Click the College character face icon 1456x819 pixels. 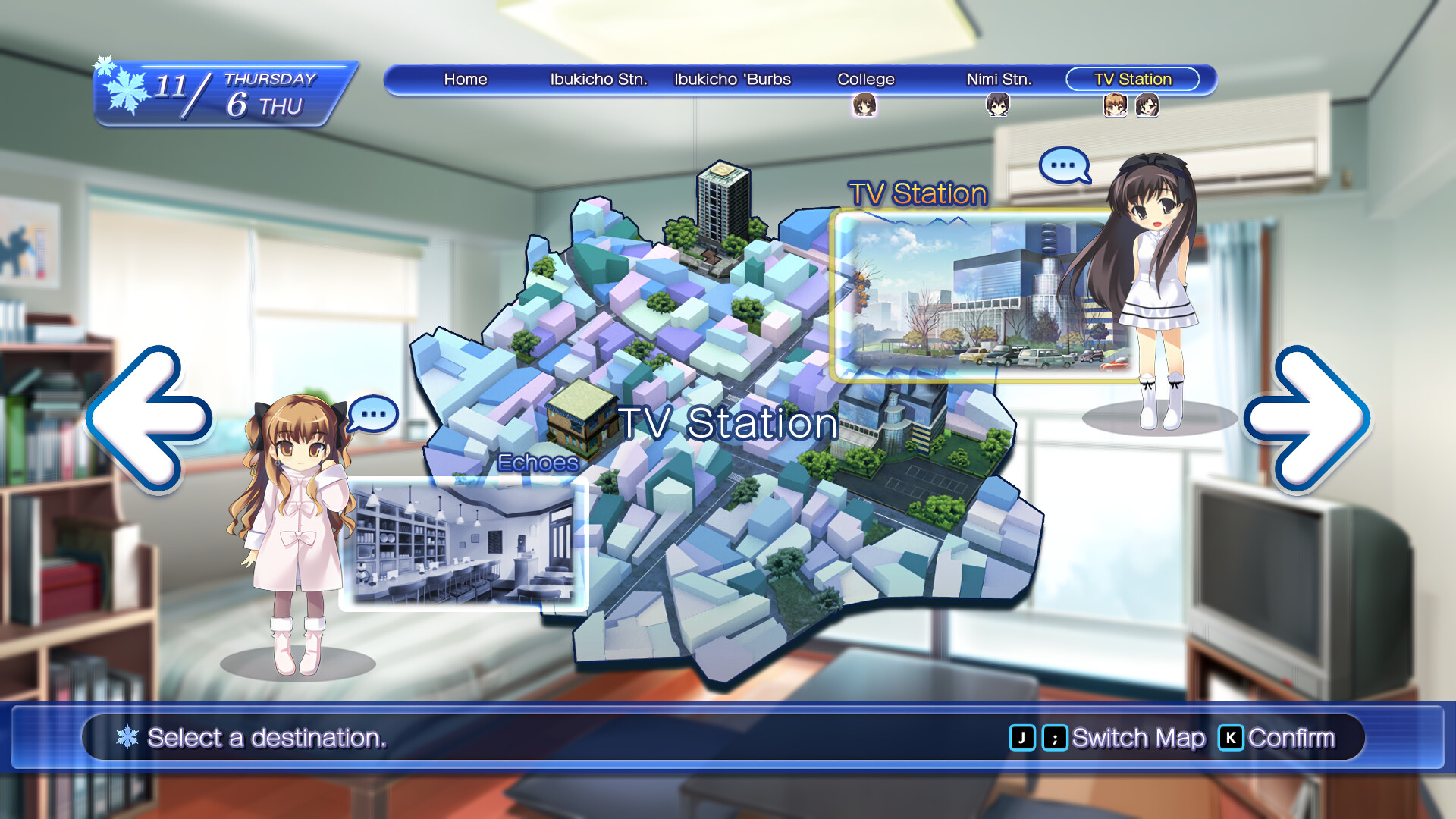(x=864, y=103)
